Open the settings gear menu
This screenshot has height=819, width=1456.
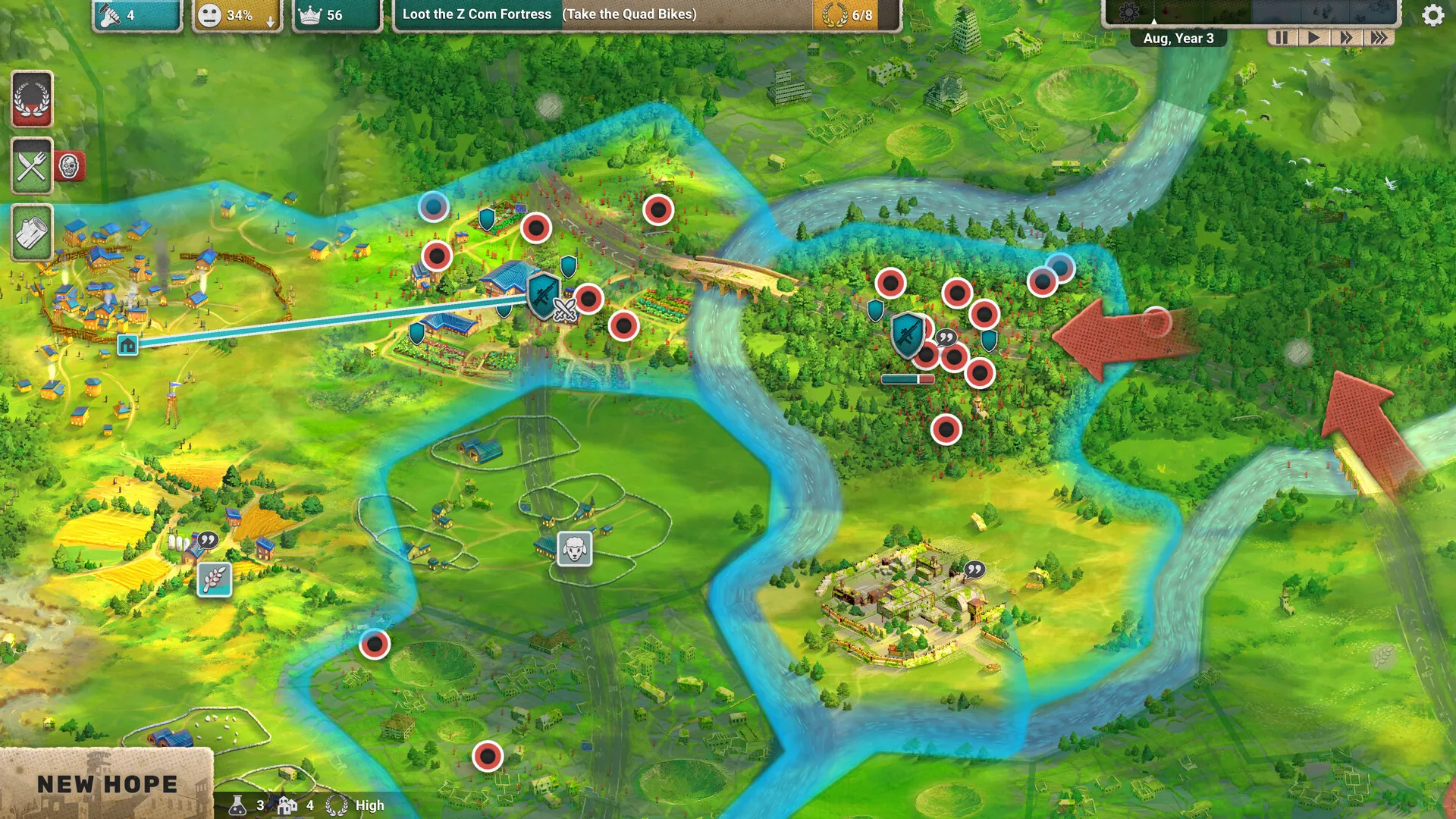pyautogui.click(x=1432, y=15)
